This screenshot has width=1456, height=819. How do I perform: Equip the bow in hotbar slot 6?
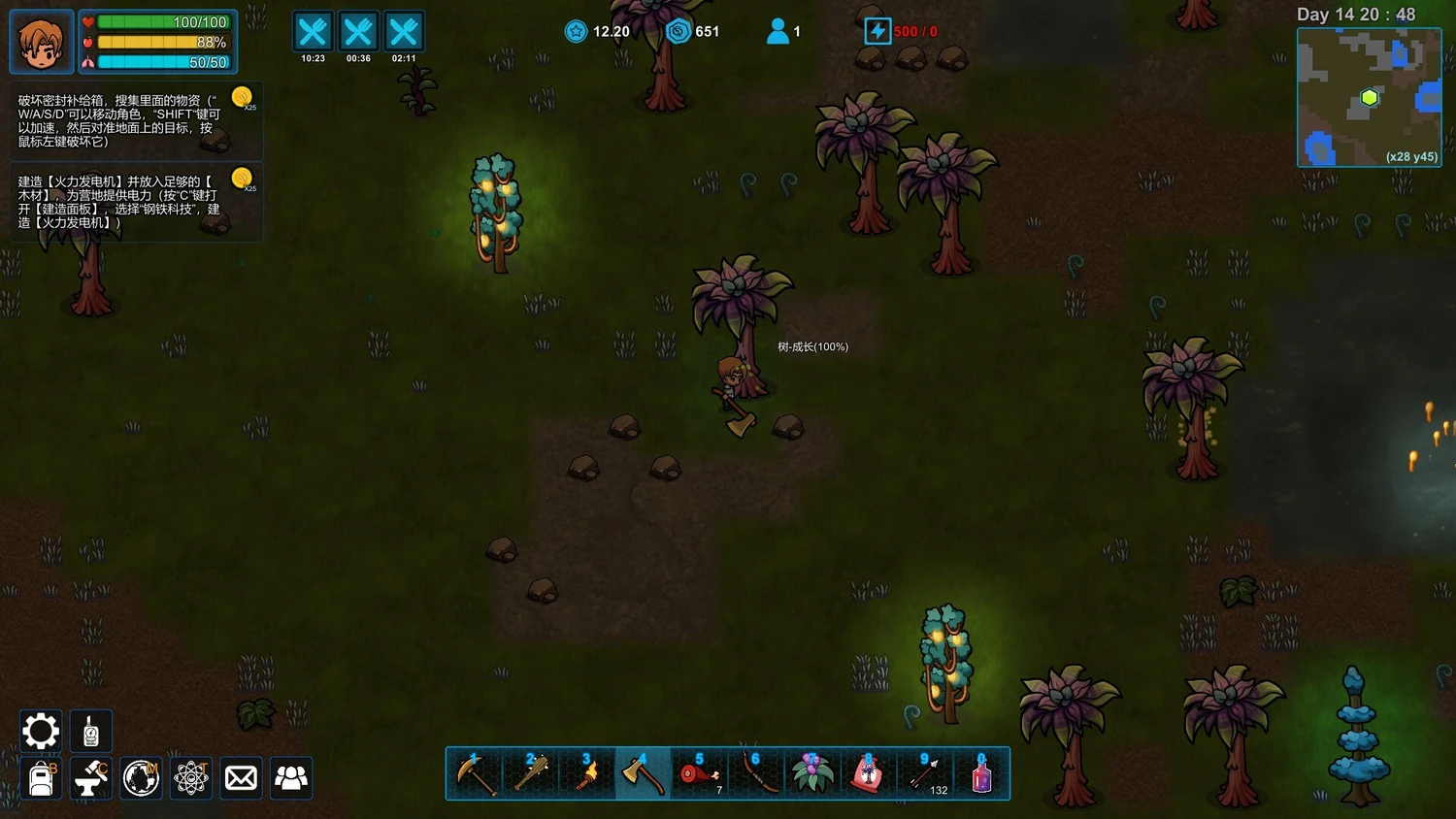pos(755,774)
